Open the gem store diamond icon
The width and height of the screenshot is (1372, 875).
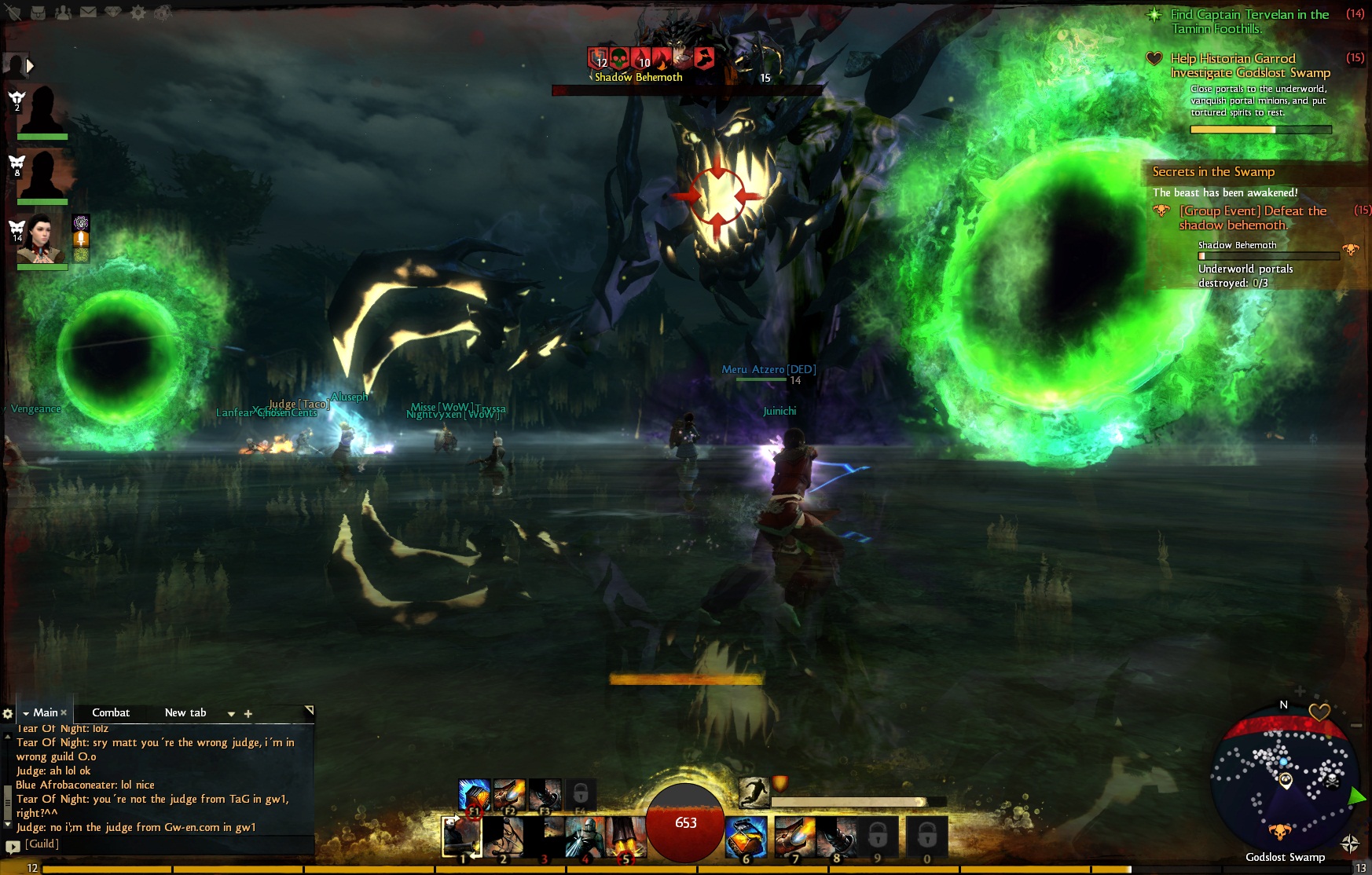click(113, 12)
